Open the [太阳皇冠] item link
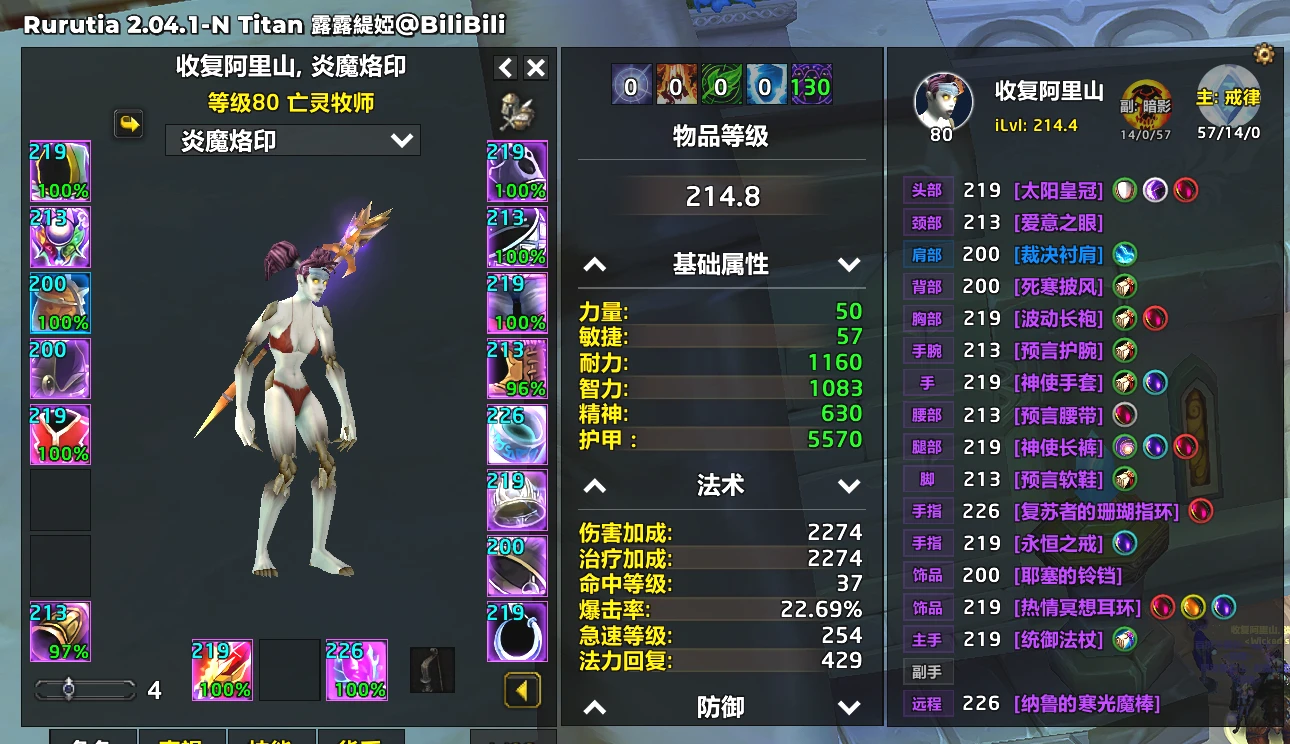 click(x=1058, y=190)
